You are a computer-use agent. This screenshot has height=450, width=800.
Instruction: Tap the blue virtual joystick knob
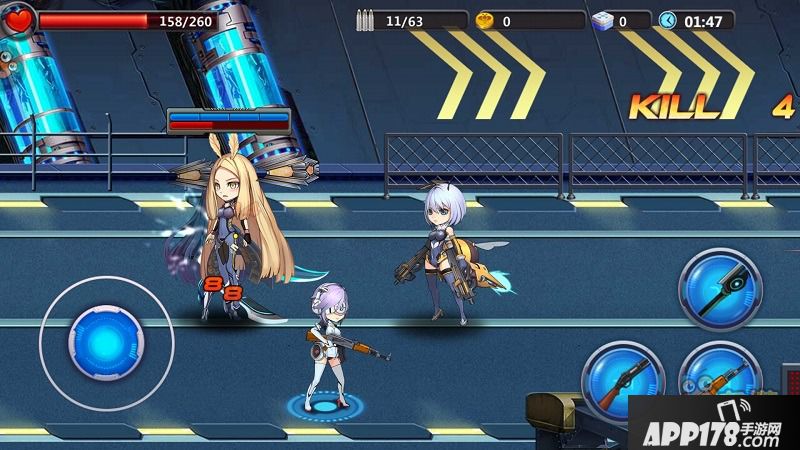click(x=103, y=340)
